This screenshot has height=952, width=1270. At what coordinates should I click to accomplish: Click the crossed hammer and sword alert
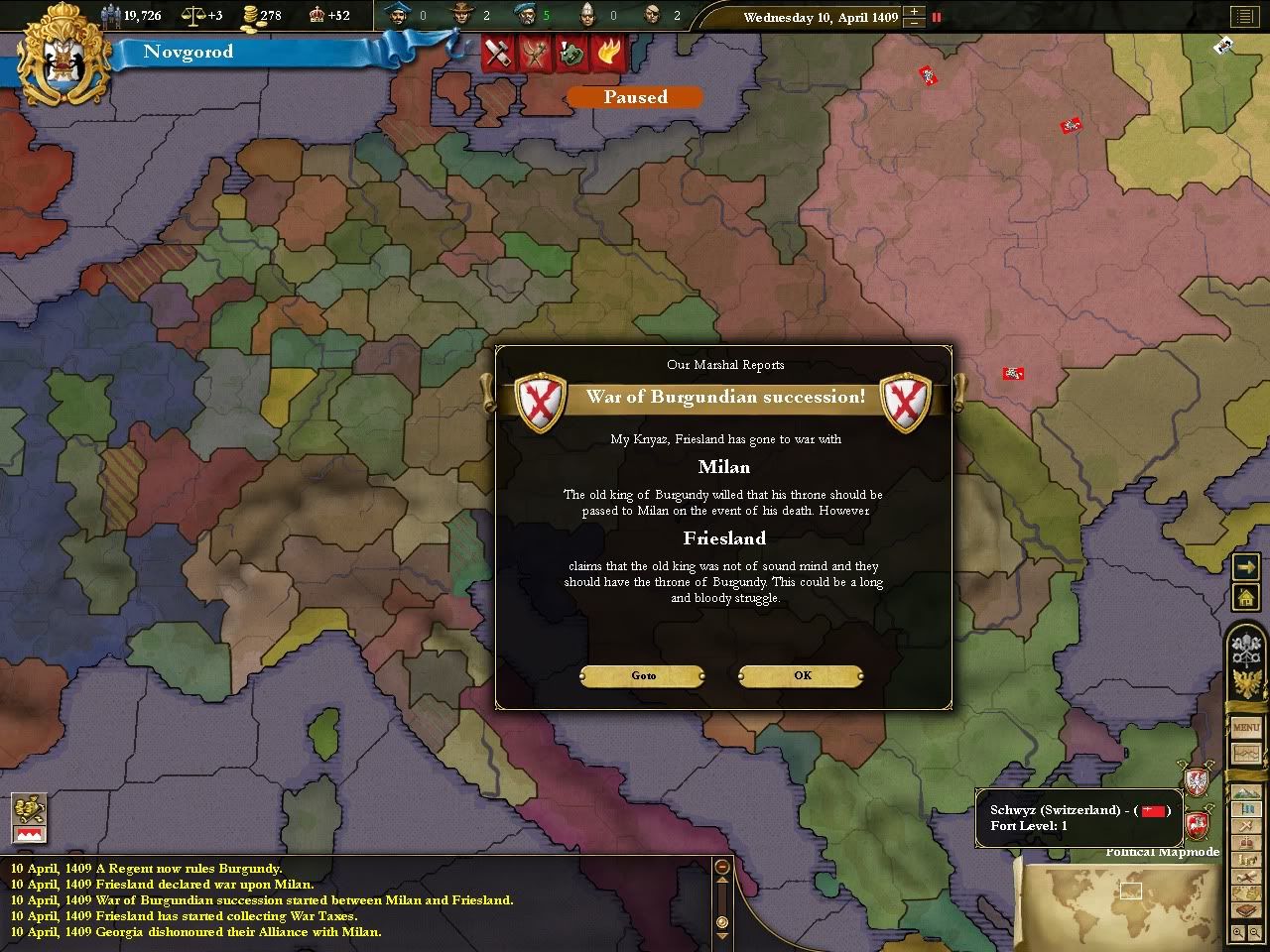pos(497,53)
